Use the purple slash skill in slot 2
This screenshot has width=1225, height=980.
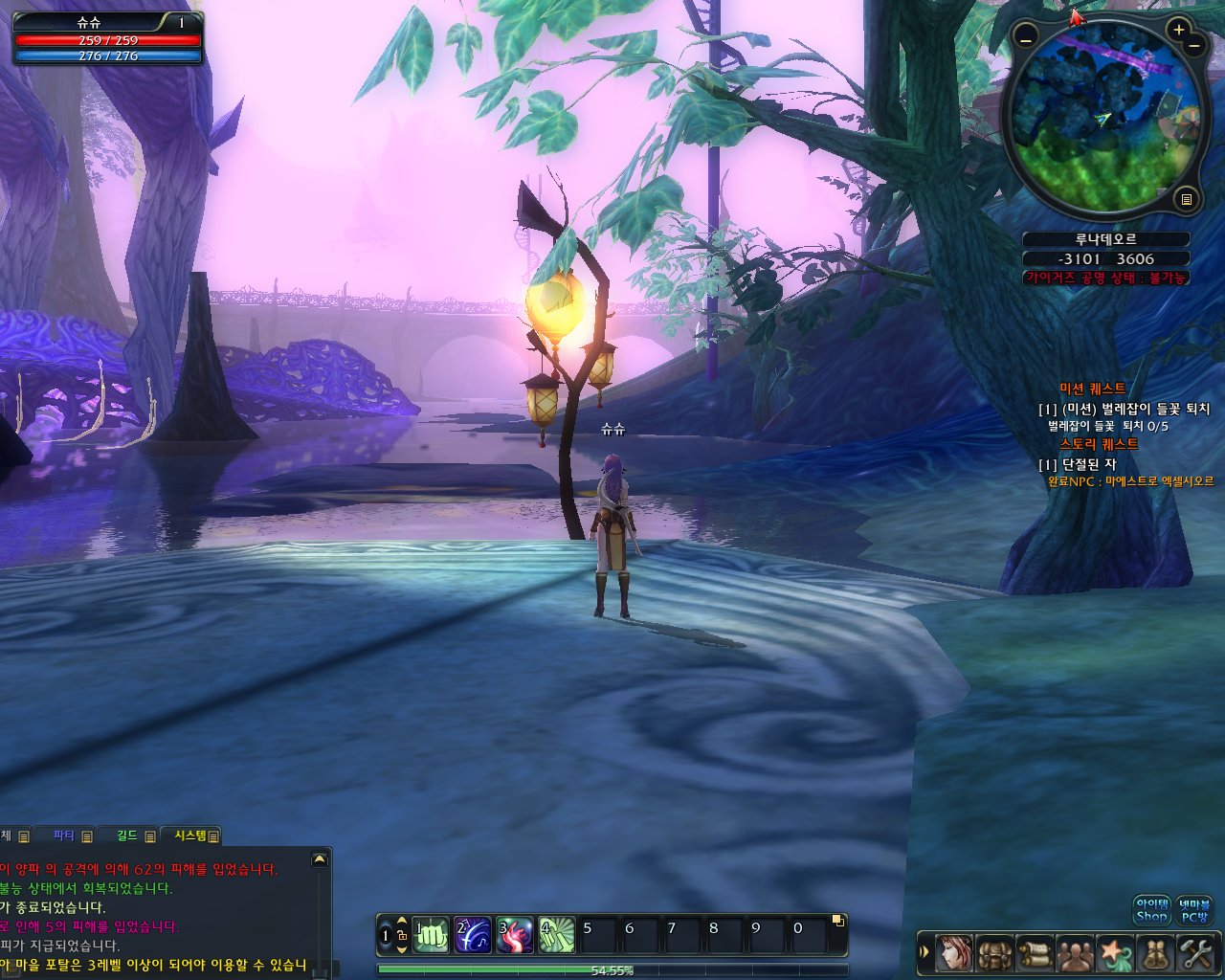click(x=473, y=935)
